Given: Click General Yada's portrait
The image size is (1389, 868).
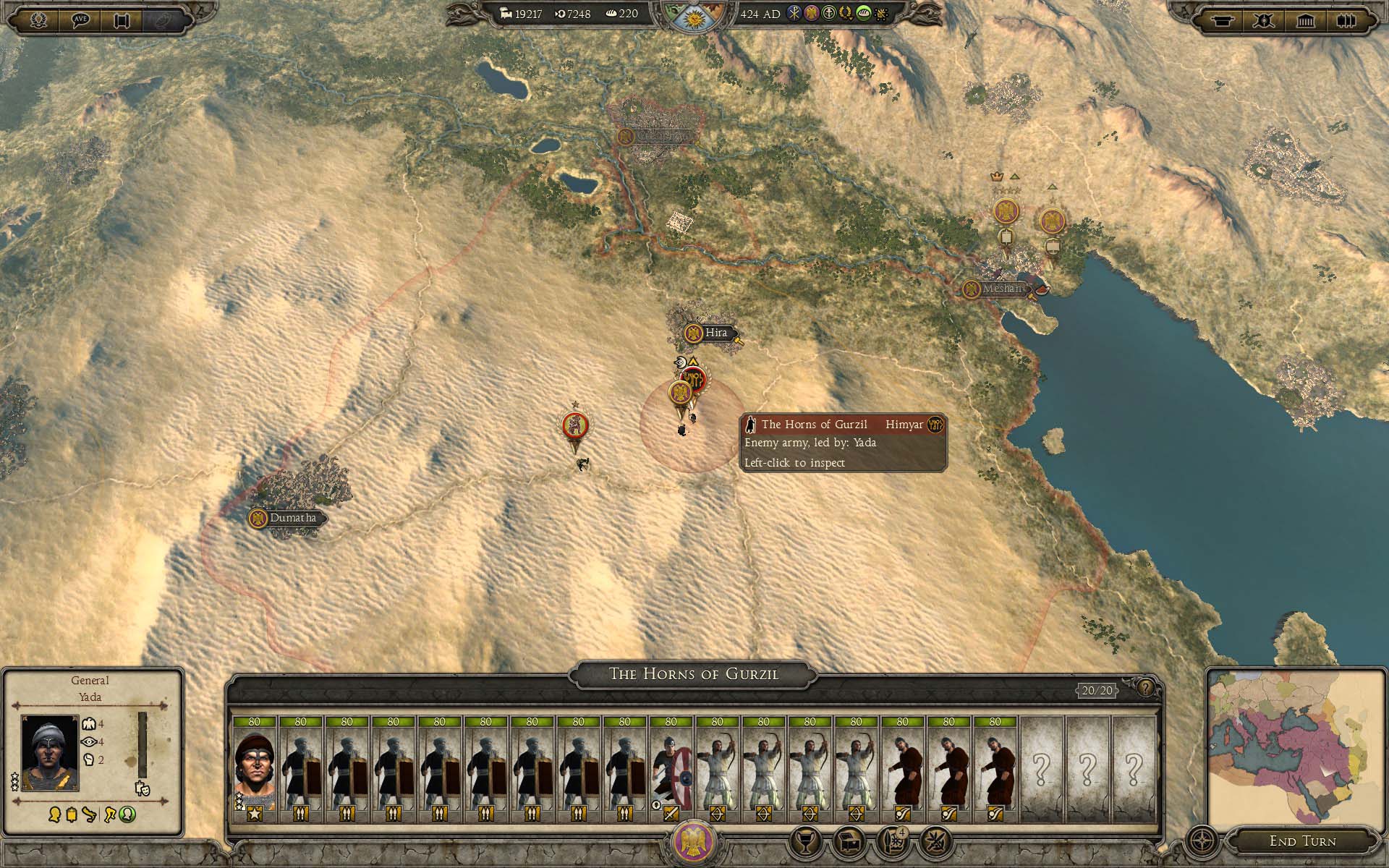Looking at the screenshot, I should [49, 752].
